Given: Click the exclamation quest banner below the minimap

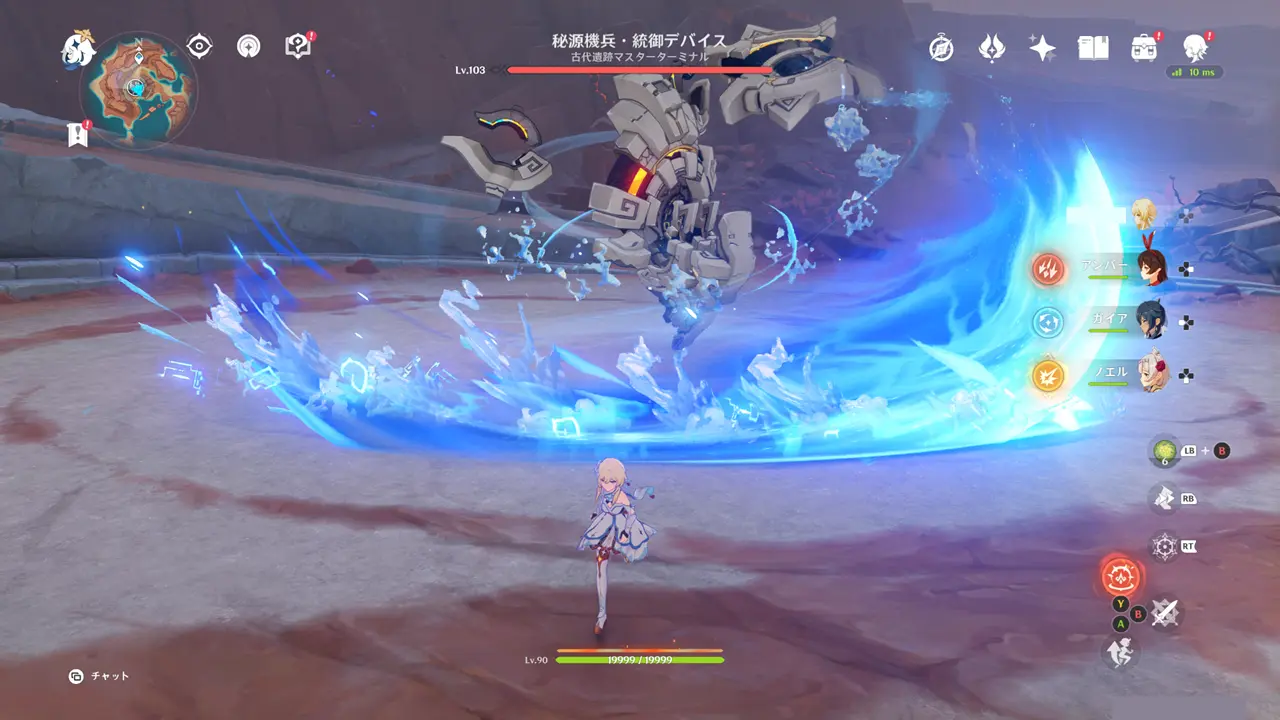Looking at the screenshot, I should coord(78,134).
